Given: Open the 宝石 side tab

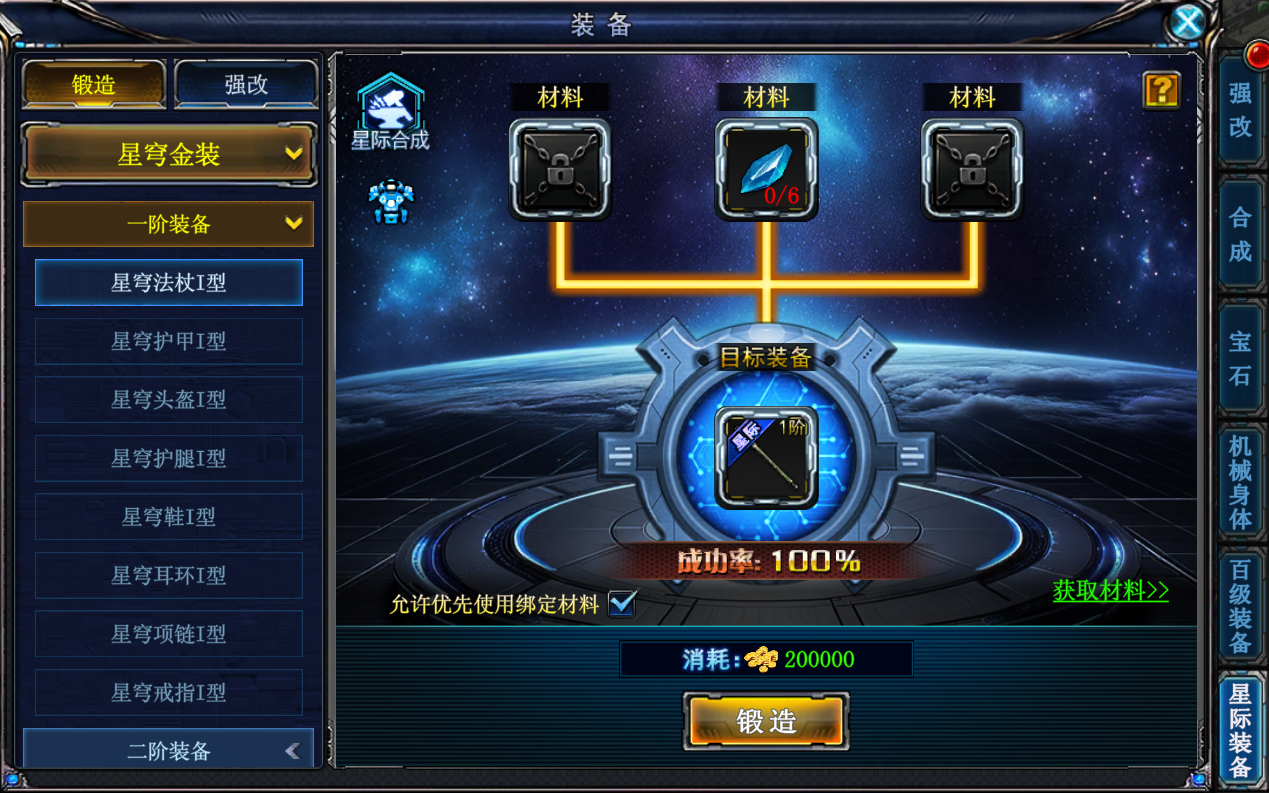Looking at the screenshot, I should pyautogui.click(x=1240, y=358).
